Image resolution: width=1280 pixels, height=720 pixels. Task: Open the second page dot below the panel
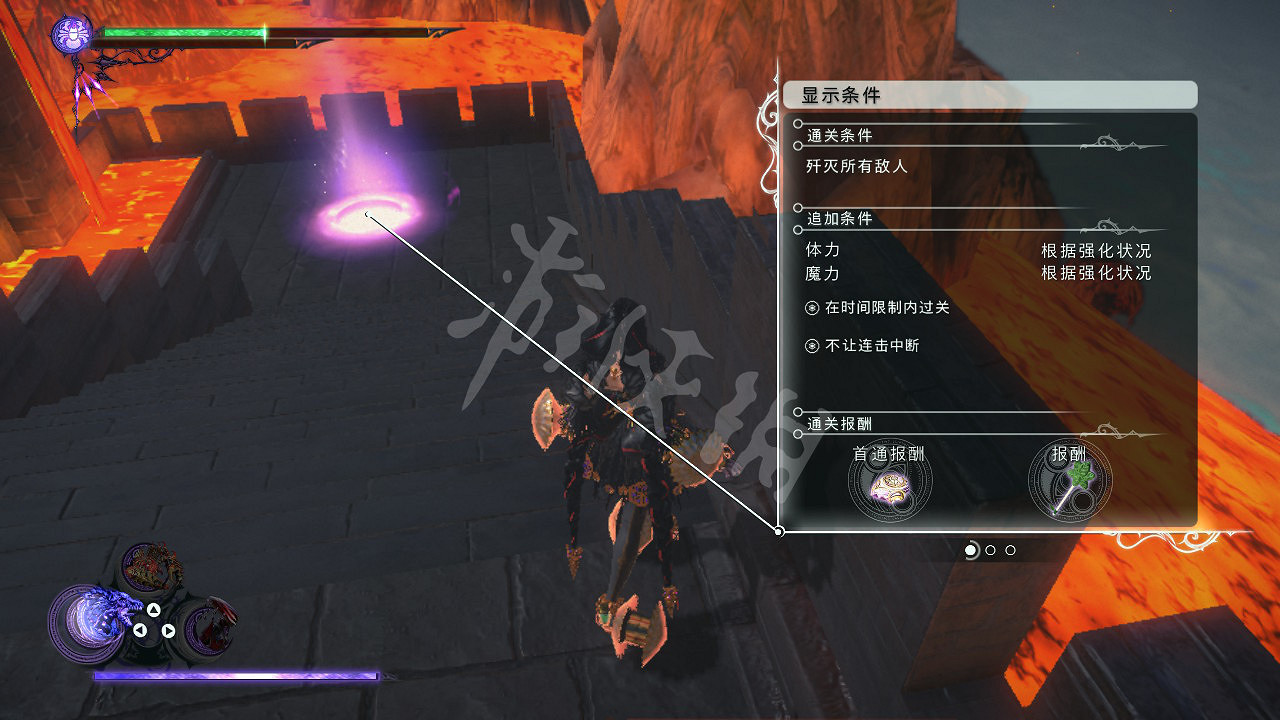coord(990,550)
